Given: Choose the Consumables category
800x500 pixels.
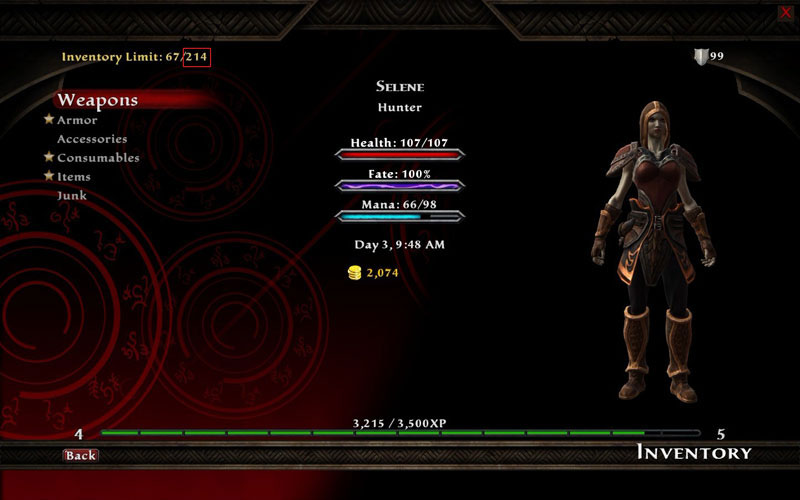Looking at the screenshot, I should 98,158.
